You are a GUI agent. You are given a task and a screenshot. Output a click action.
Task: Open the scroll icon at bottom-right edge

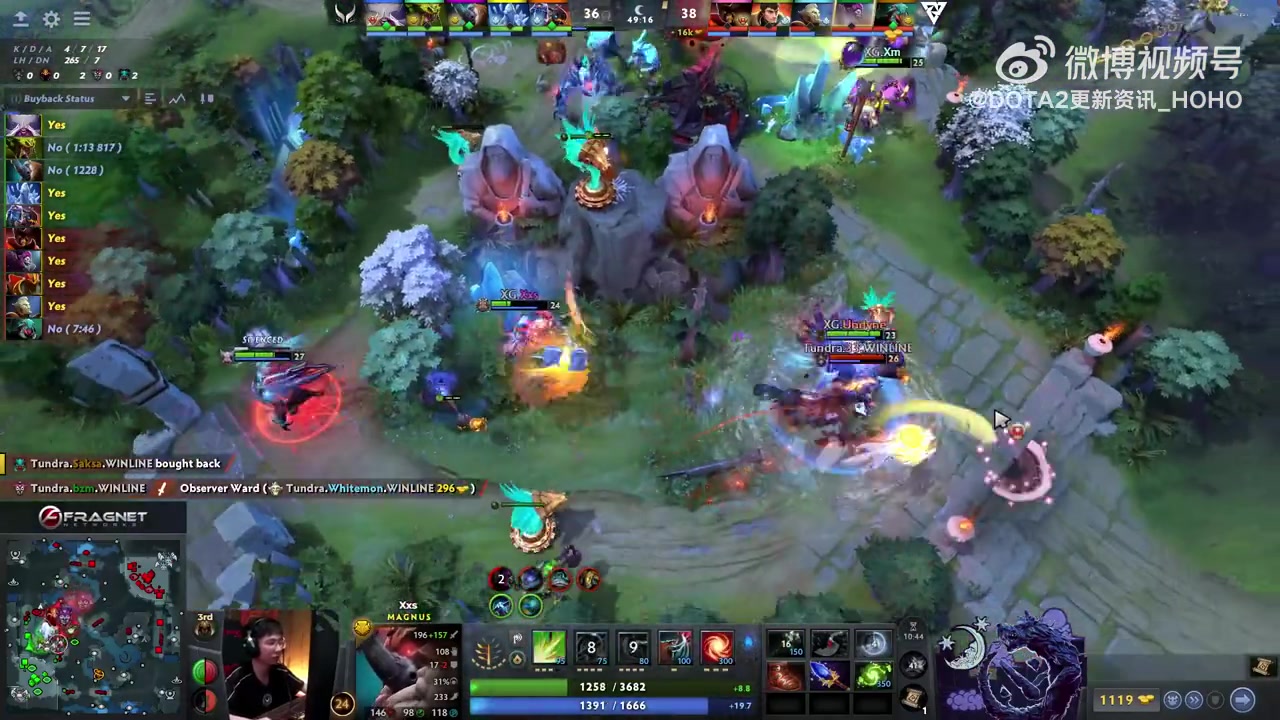coord(1262,667)
